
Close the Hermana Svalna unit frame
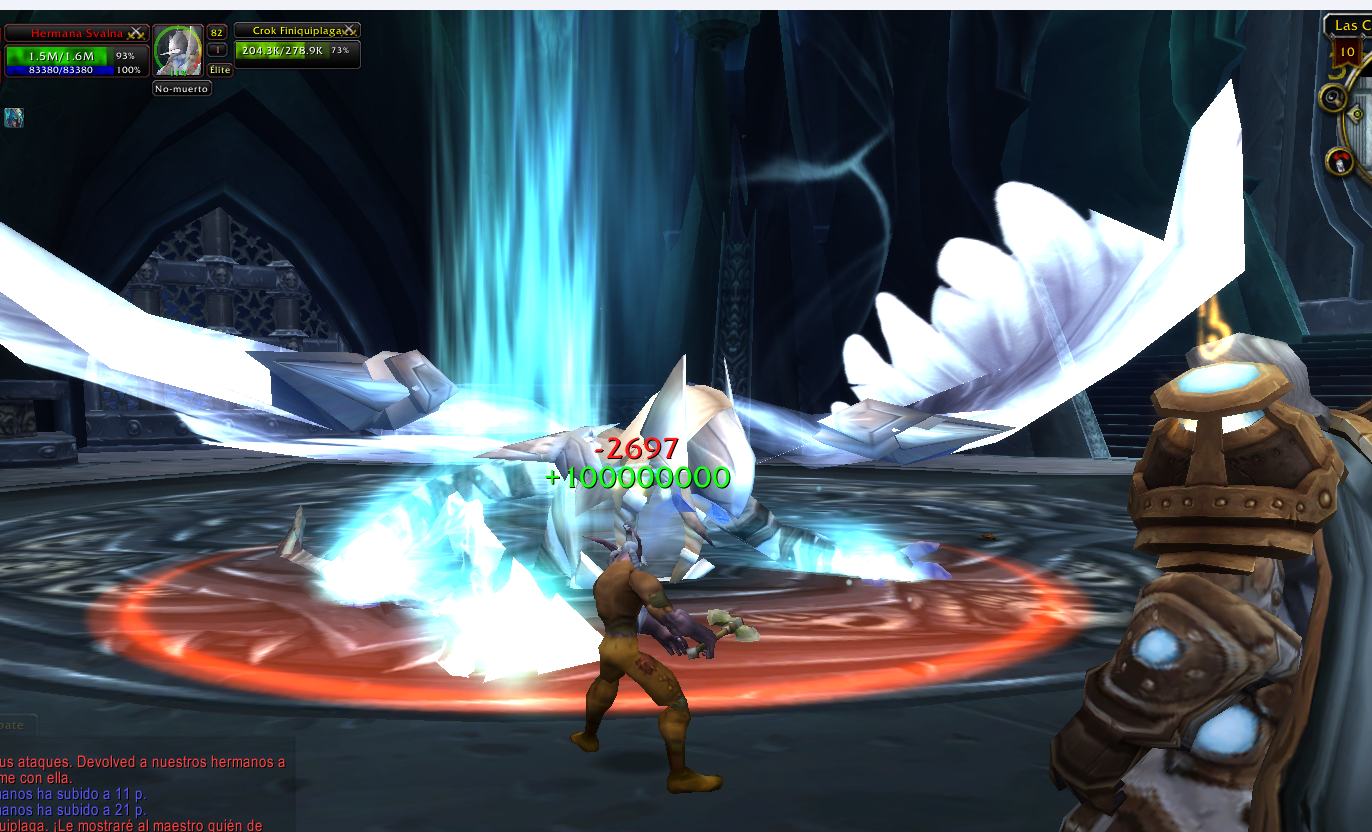click(x=136, y=30)
